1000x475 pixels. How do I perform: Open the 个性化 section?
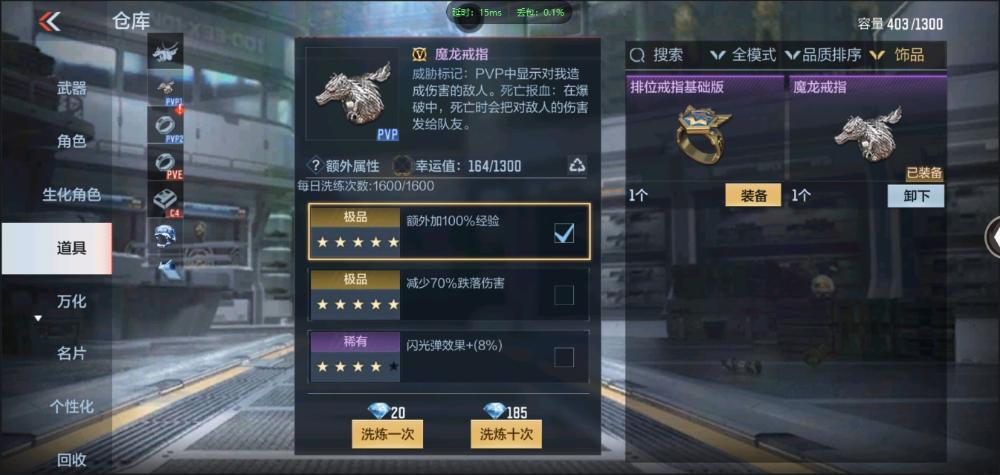pyautogui.click(x=71, y=406)
